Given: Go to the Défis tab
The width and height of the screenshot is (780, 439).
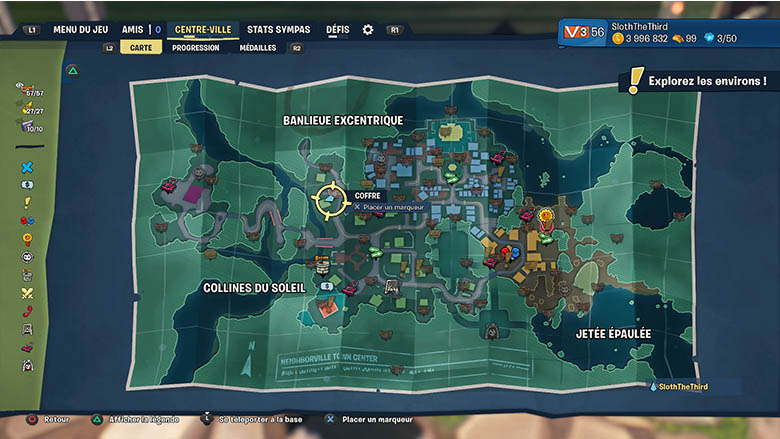Looking at the screenshot, I should 338,30.
